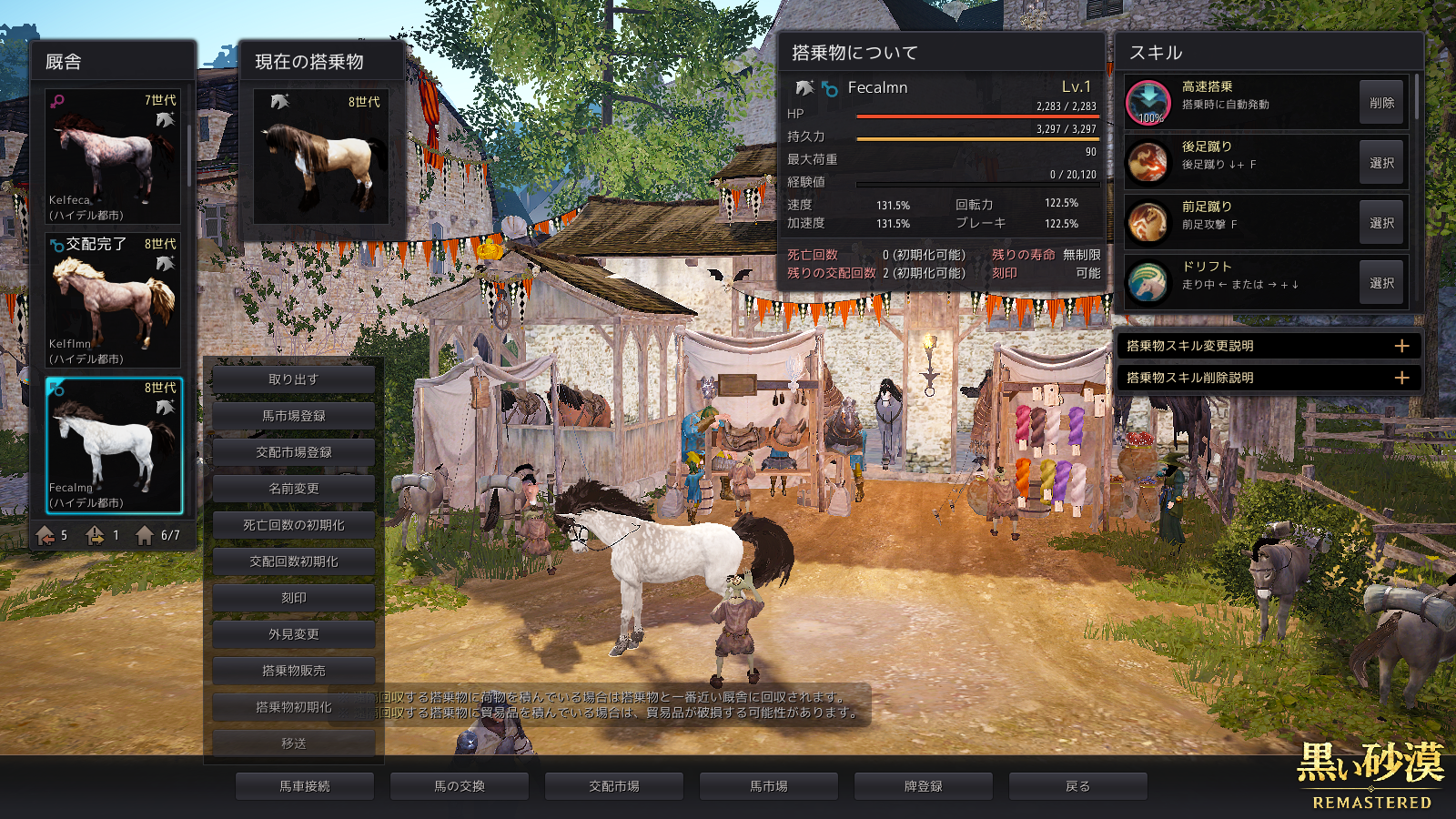Open 馬市場登録 from the horse menu

pyautogui.click(x=293, y=416)
